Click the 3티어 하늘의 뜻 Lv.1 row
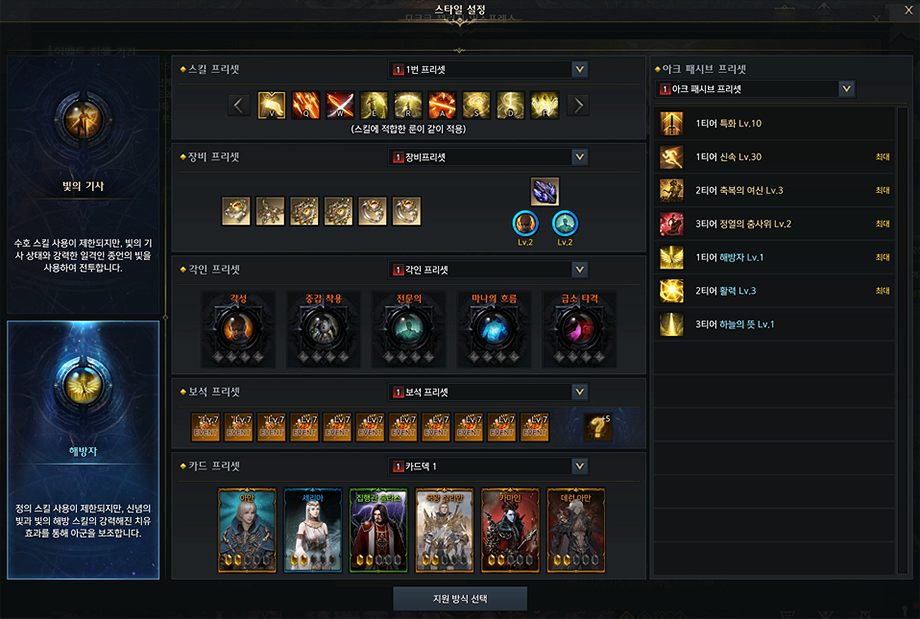The image size is (920, 619). point(775,324)
